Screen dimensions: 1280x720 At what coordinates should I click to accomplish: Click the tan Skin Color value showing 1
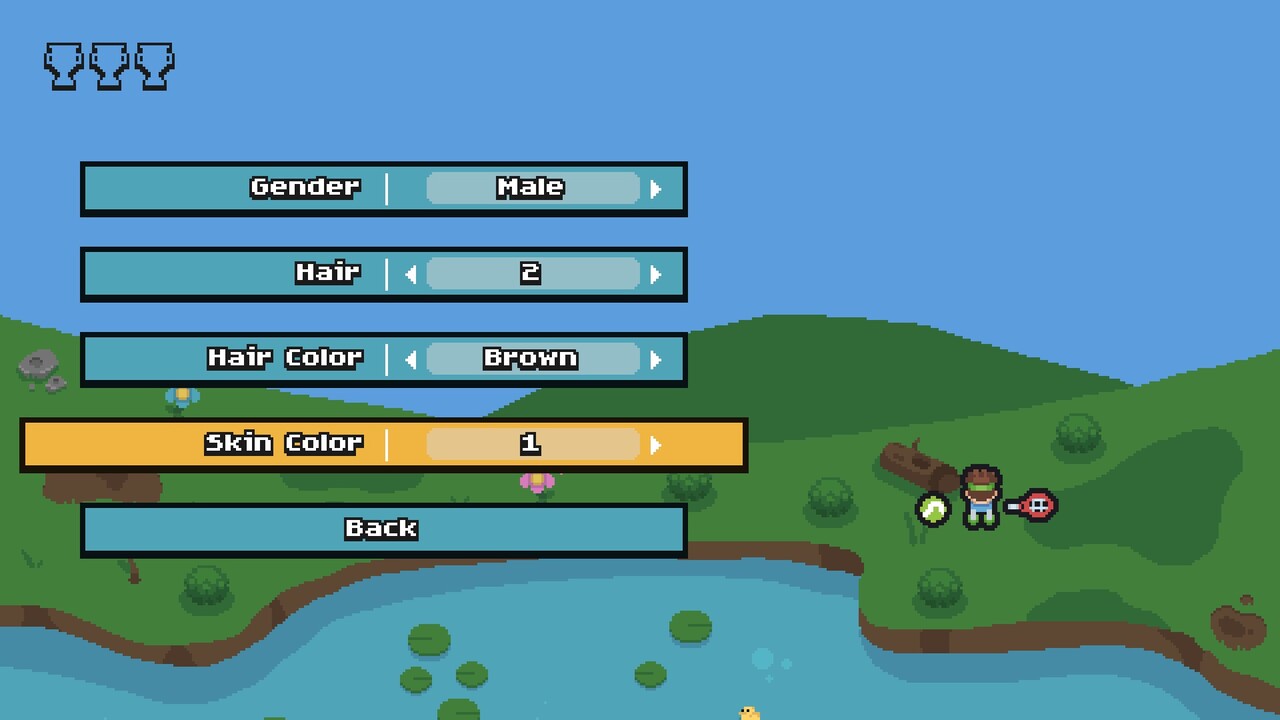point(532,444)
